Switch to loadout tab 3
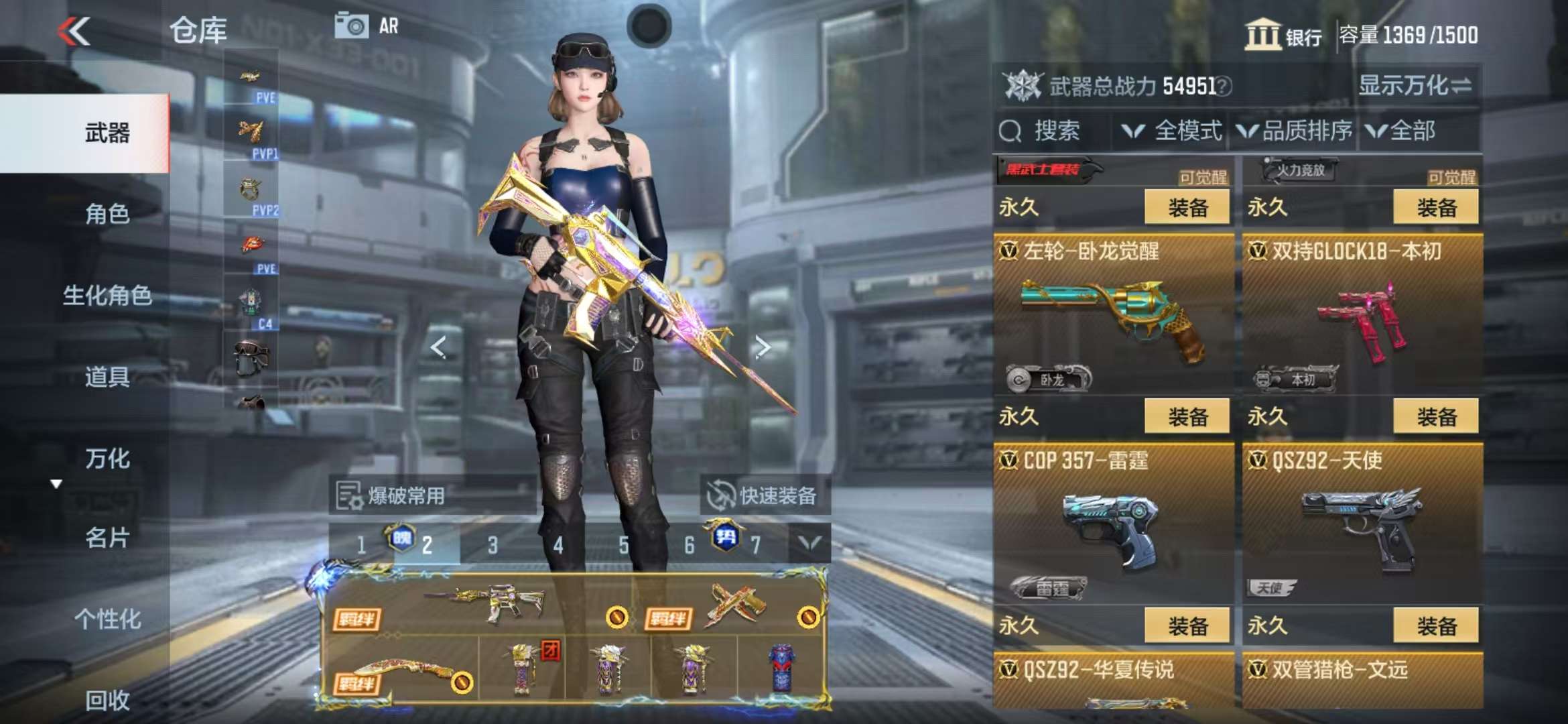Viewport: 1568px width, 724px height. [x=493, y=545]
